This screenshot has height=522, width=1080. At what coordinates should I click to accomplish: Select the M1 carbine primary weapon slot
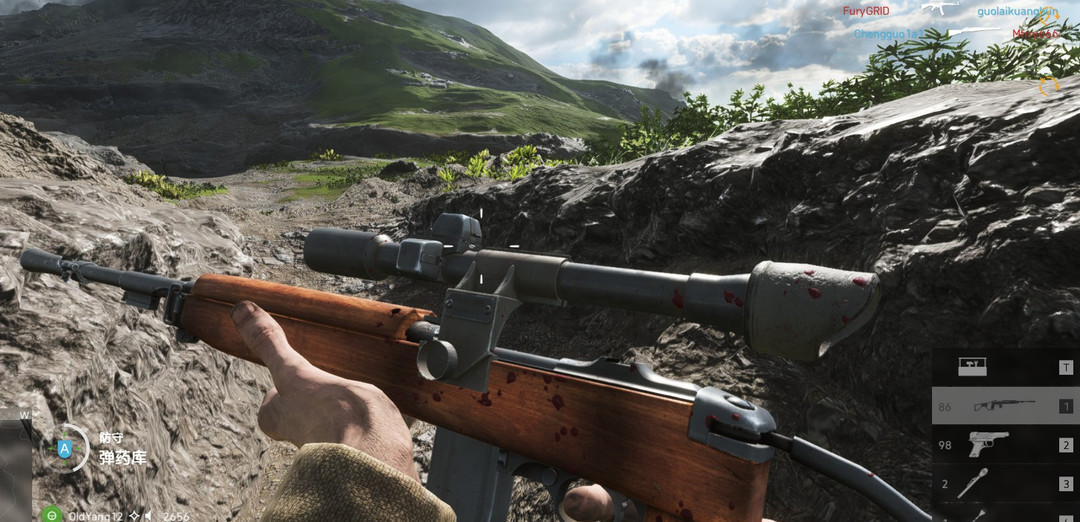point(1005,406)
